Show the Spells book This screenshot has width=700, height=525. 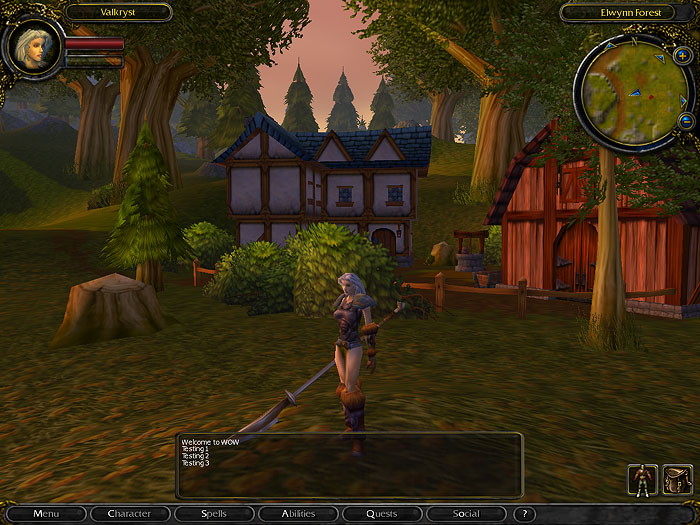point(213,514)
